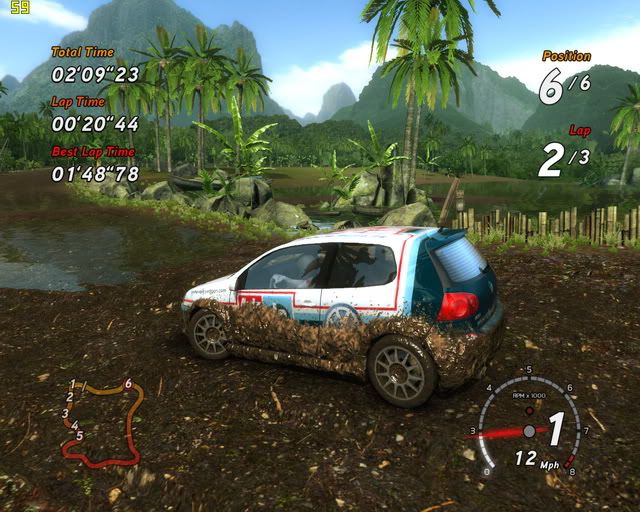Click the track outline minimap

(100, 420)
